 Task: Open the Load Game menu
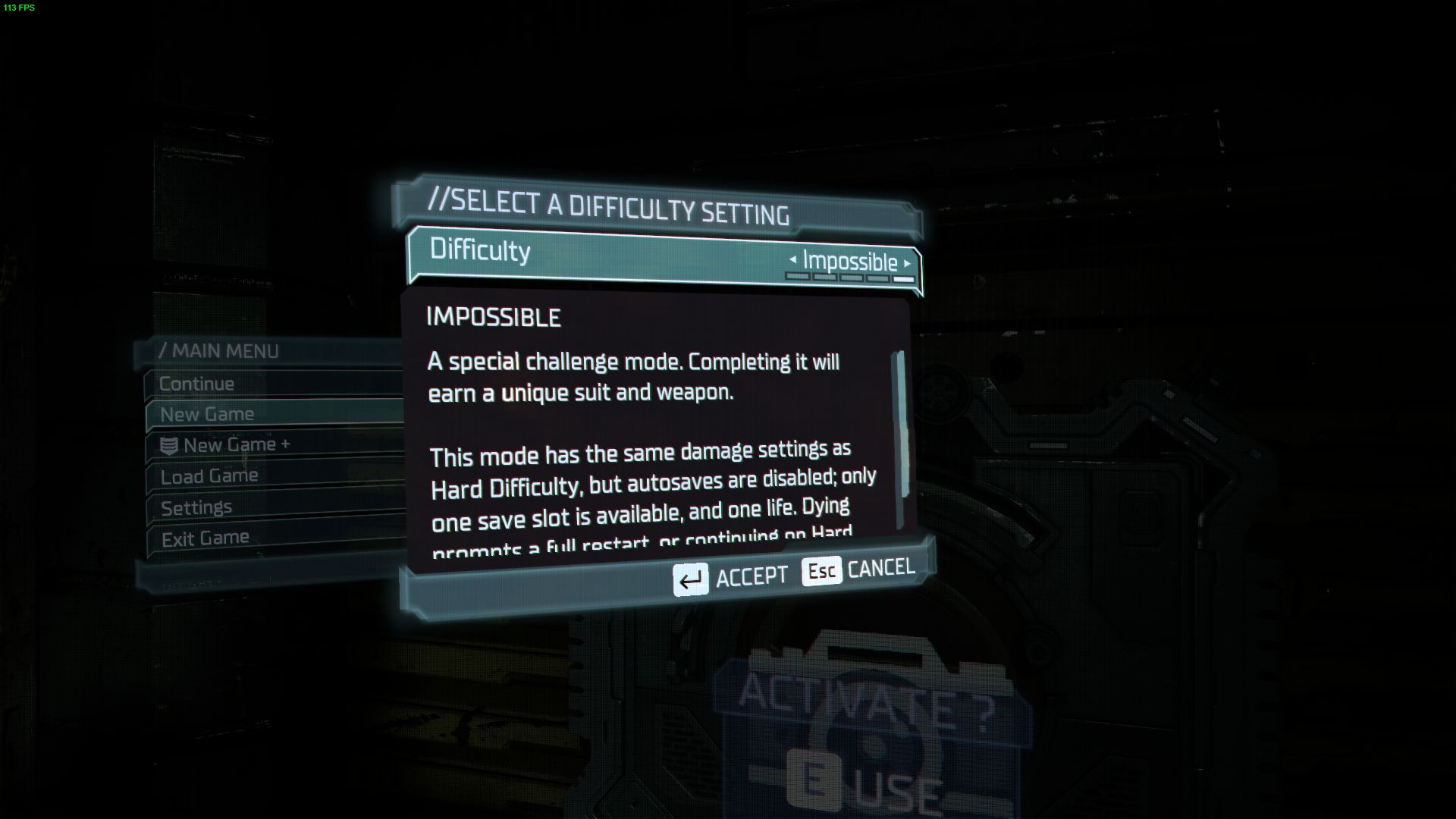click(x=209, y=476)
